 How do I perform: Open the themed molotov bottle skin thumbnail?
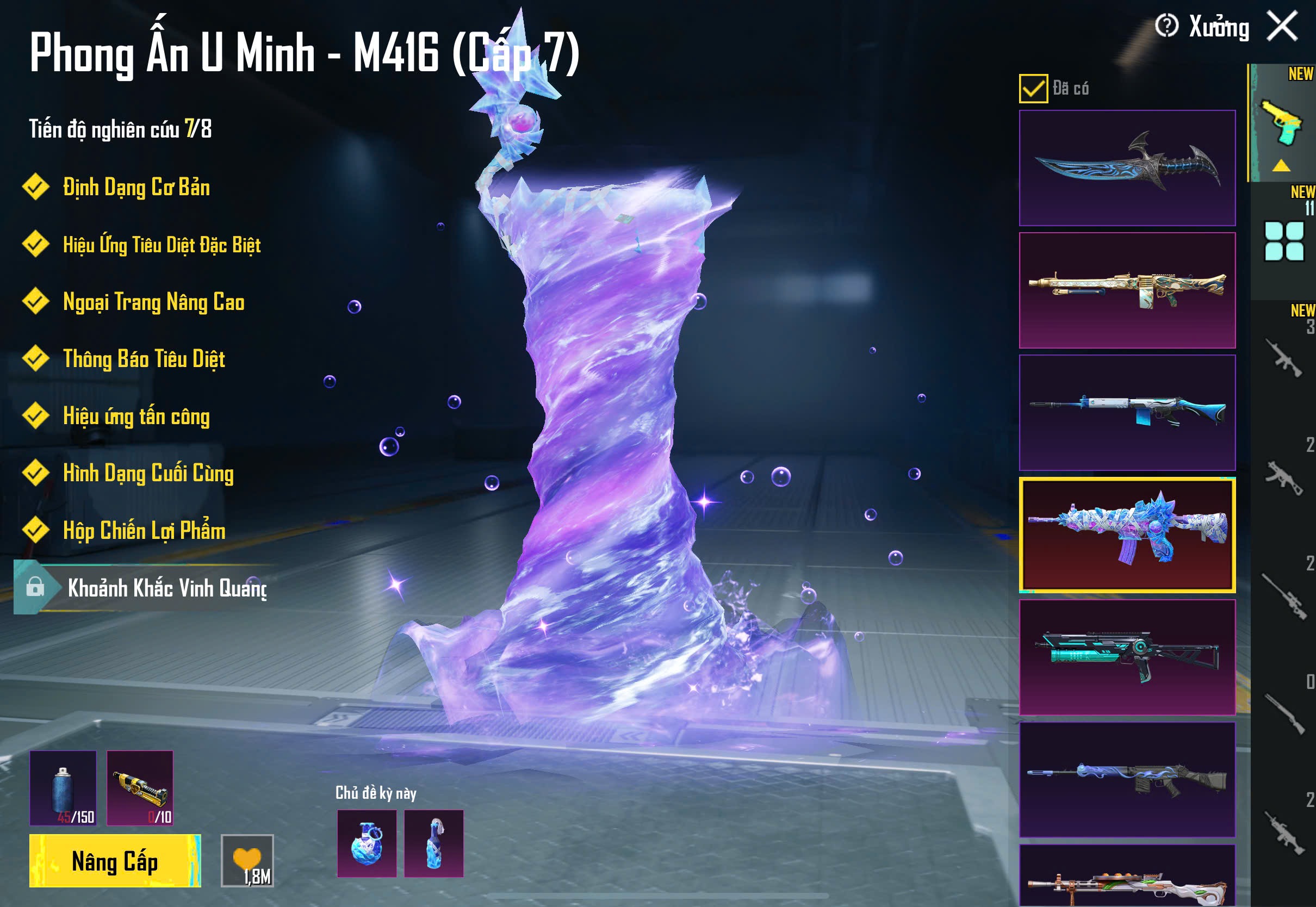point(433,843)
